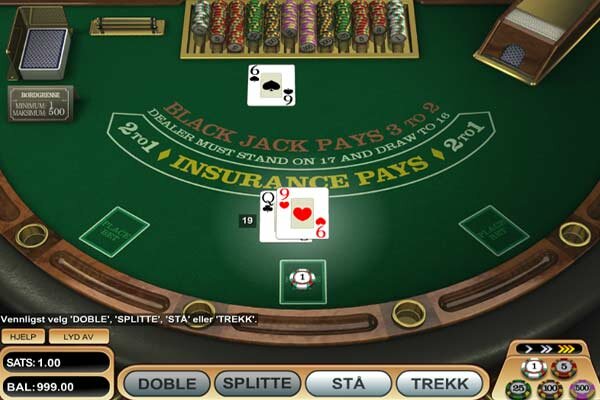600x400 pixels.
Task: Select the SPLITTE button
Action: point(258,384)
